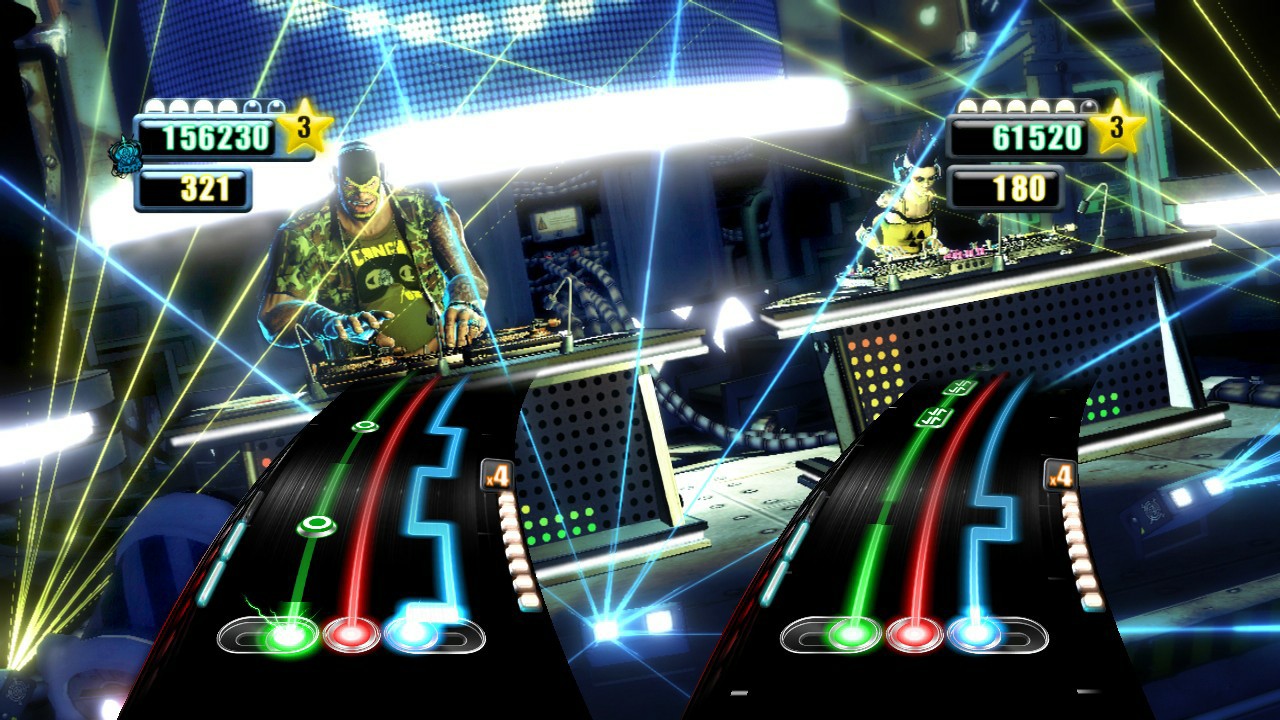Click the lit star meter light above left score

(x=154, y=106)
